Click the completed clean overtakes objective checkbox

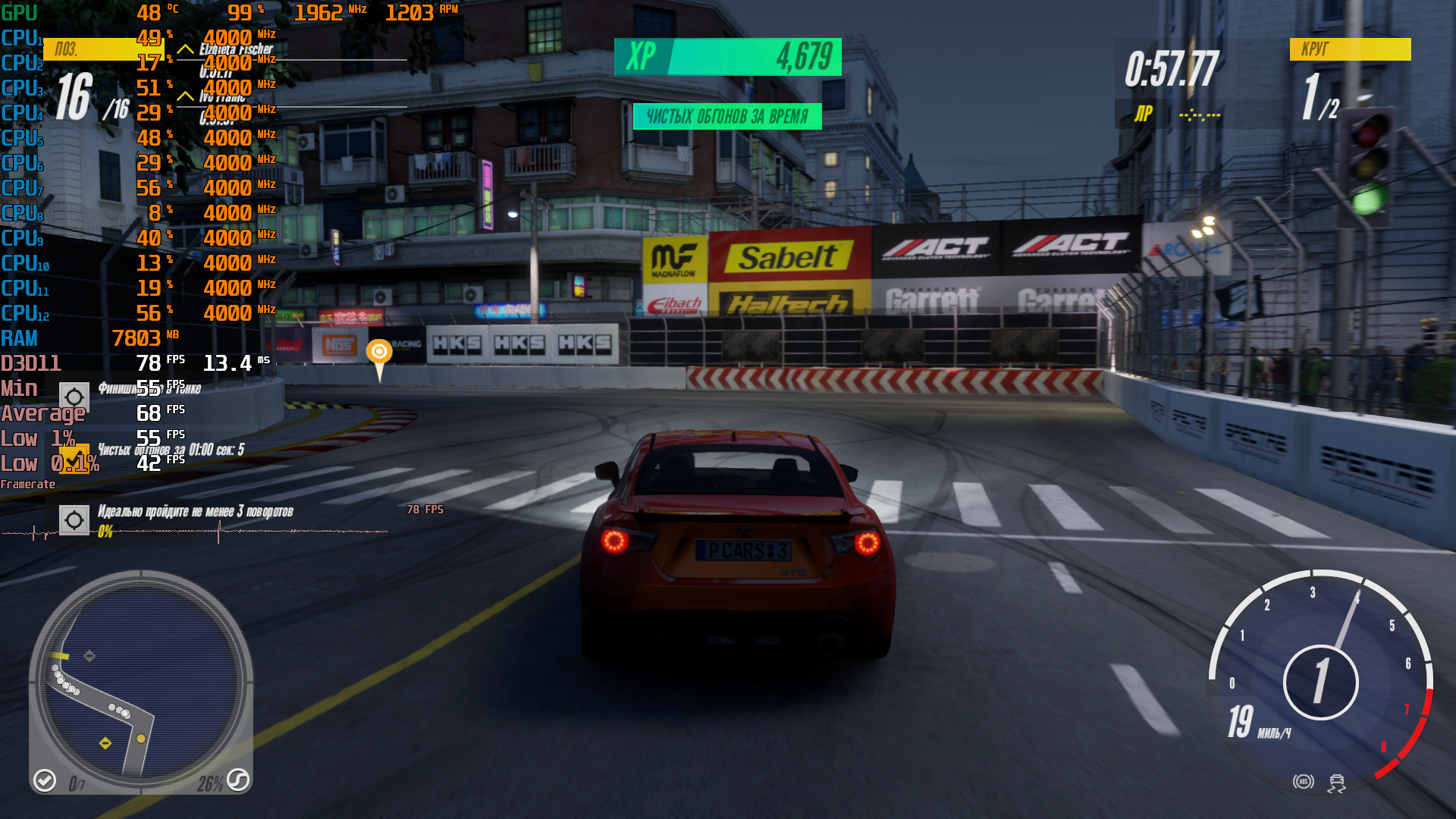(74, 458)
